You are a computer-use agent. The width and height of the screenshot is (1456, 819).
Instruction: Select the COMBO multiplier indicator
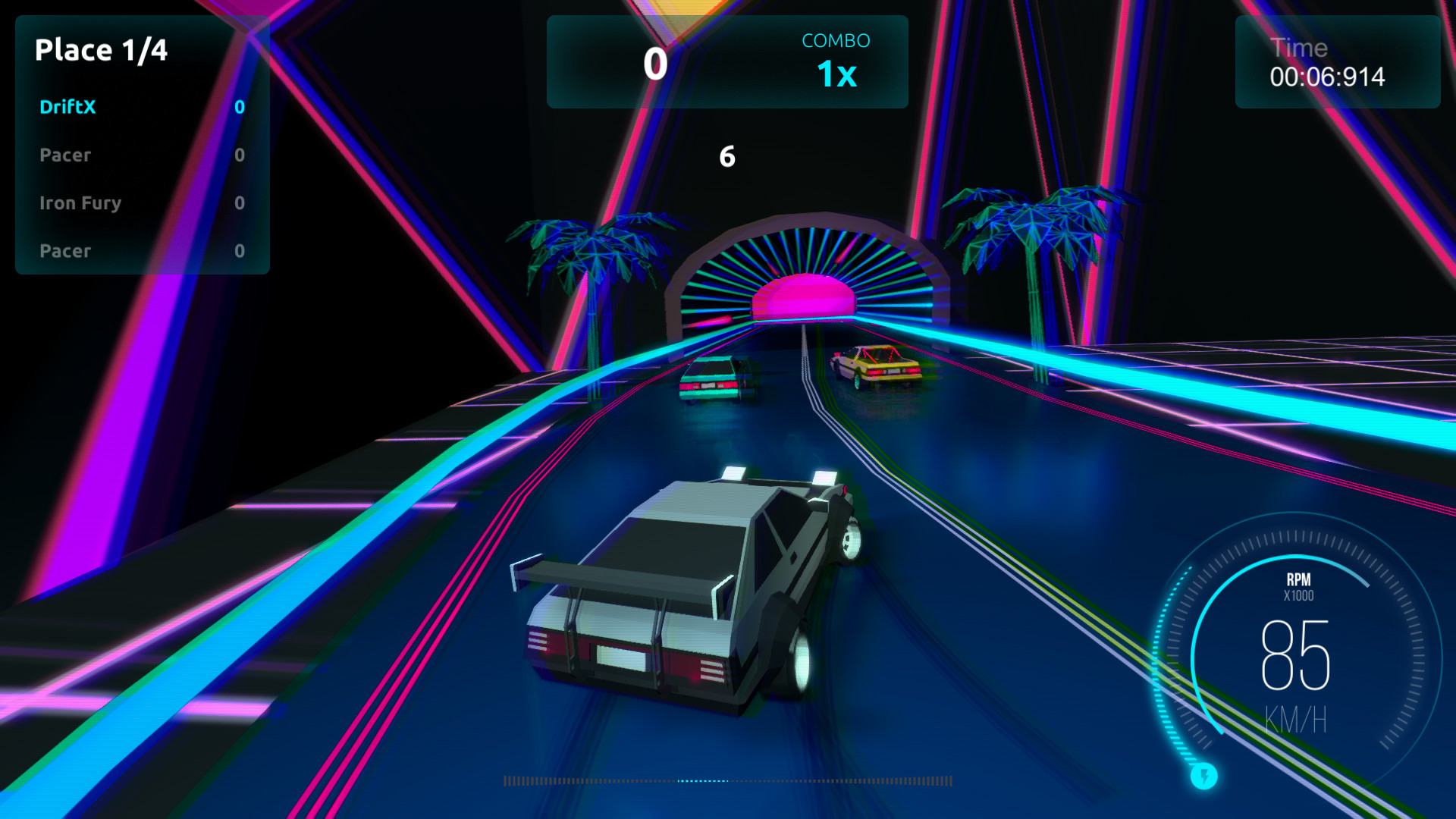836,74
